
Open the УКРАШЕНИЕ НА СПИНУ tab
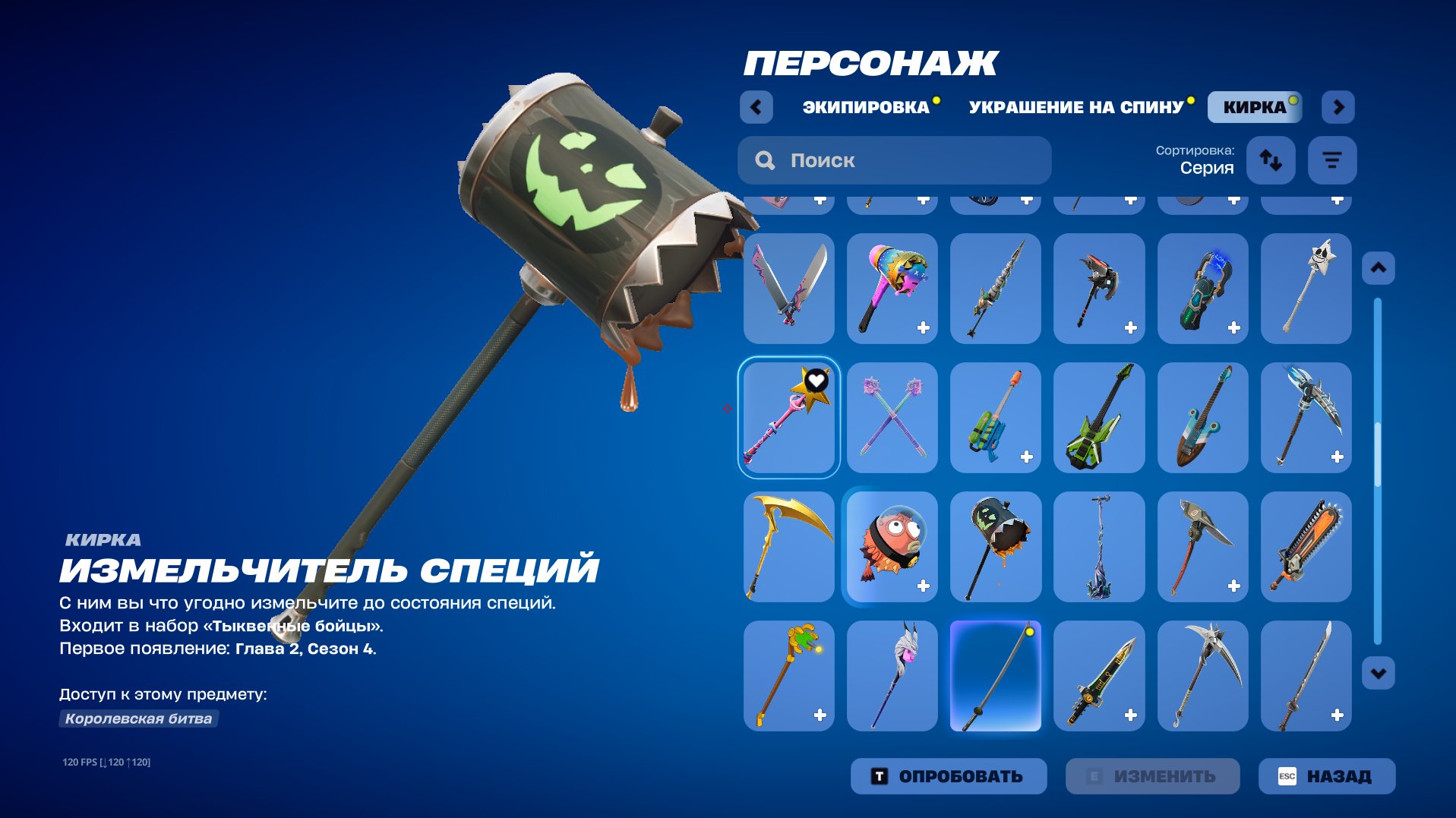click(1075, 107)
